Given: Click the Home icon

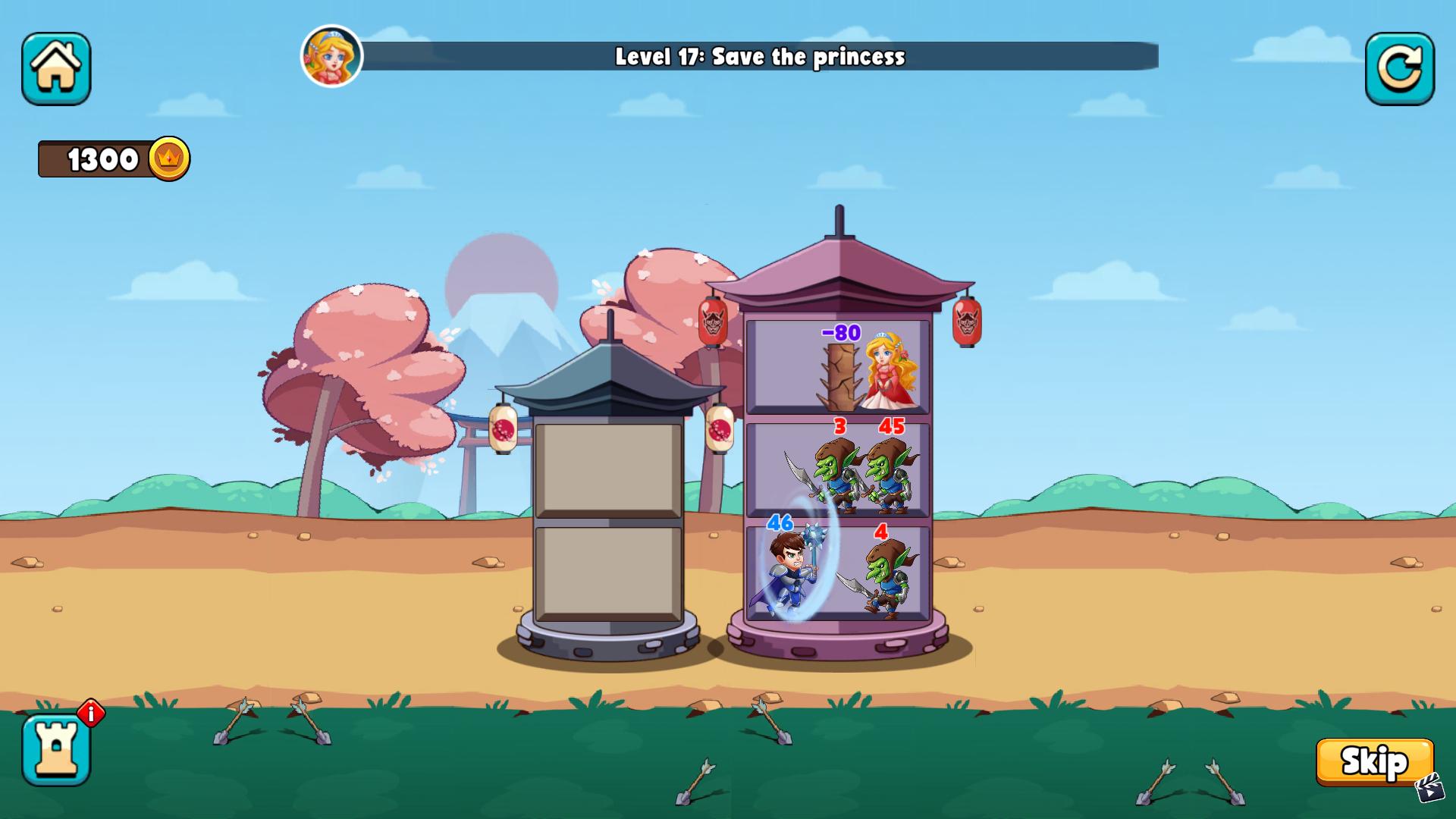Looking at the screenshot, I should coord(57,69).
